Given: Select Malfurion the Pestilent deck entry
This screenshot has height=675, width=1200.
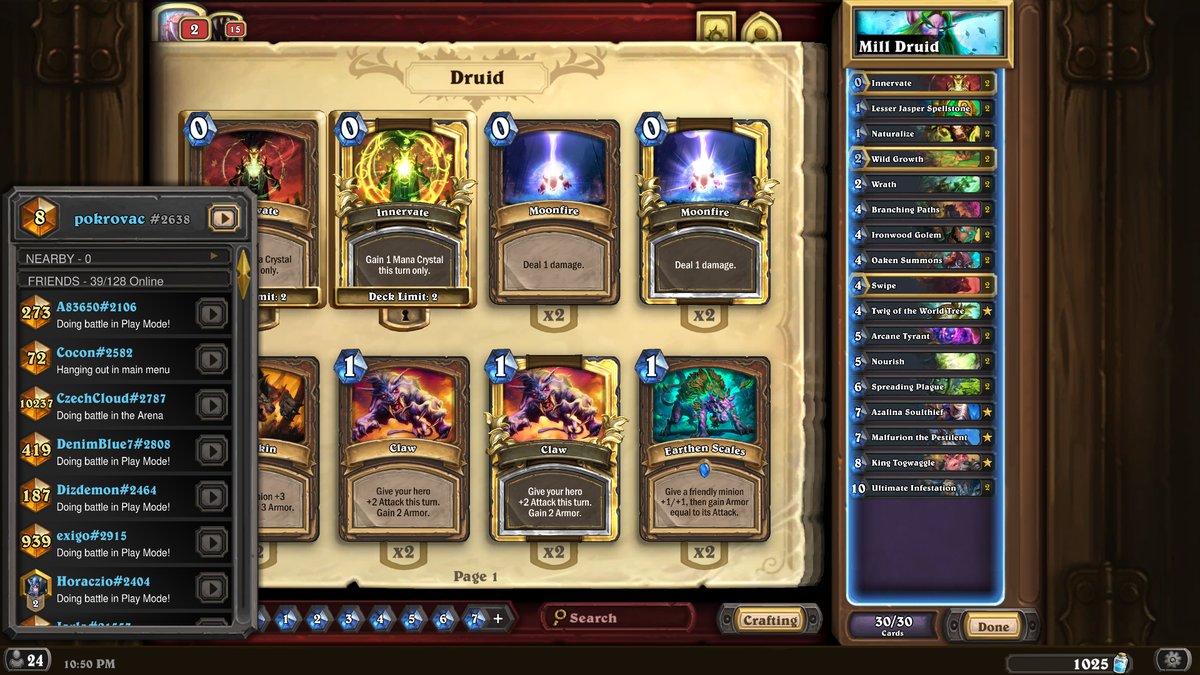Looking at the screenshot, I should 922,437.
